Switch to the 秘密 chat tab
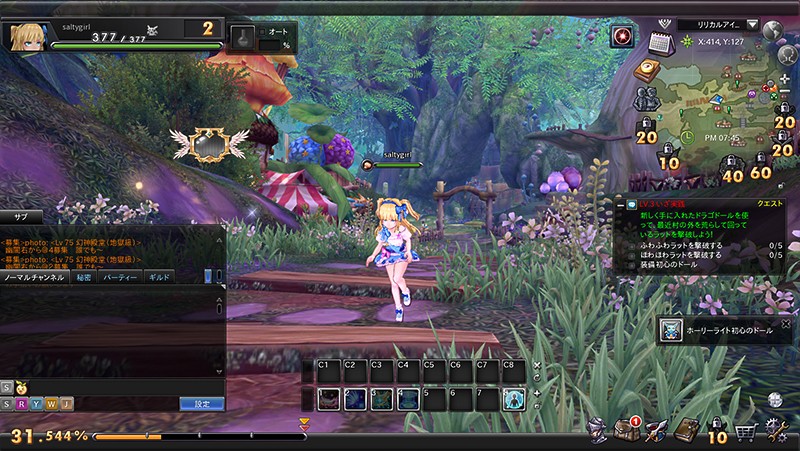Image resolution: width=800 pixels, height=451 pixels. (84, 277)
